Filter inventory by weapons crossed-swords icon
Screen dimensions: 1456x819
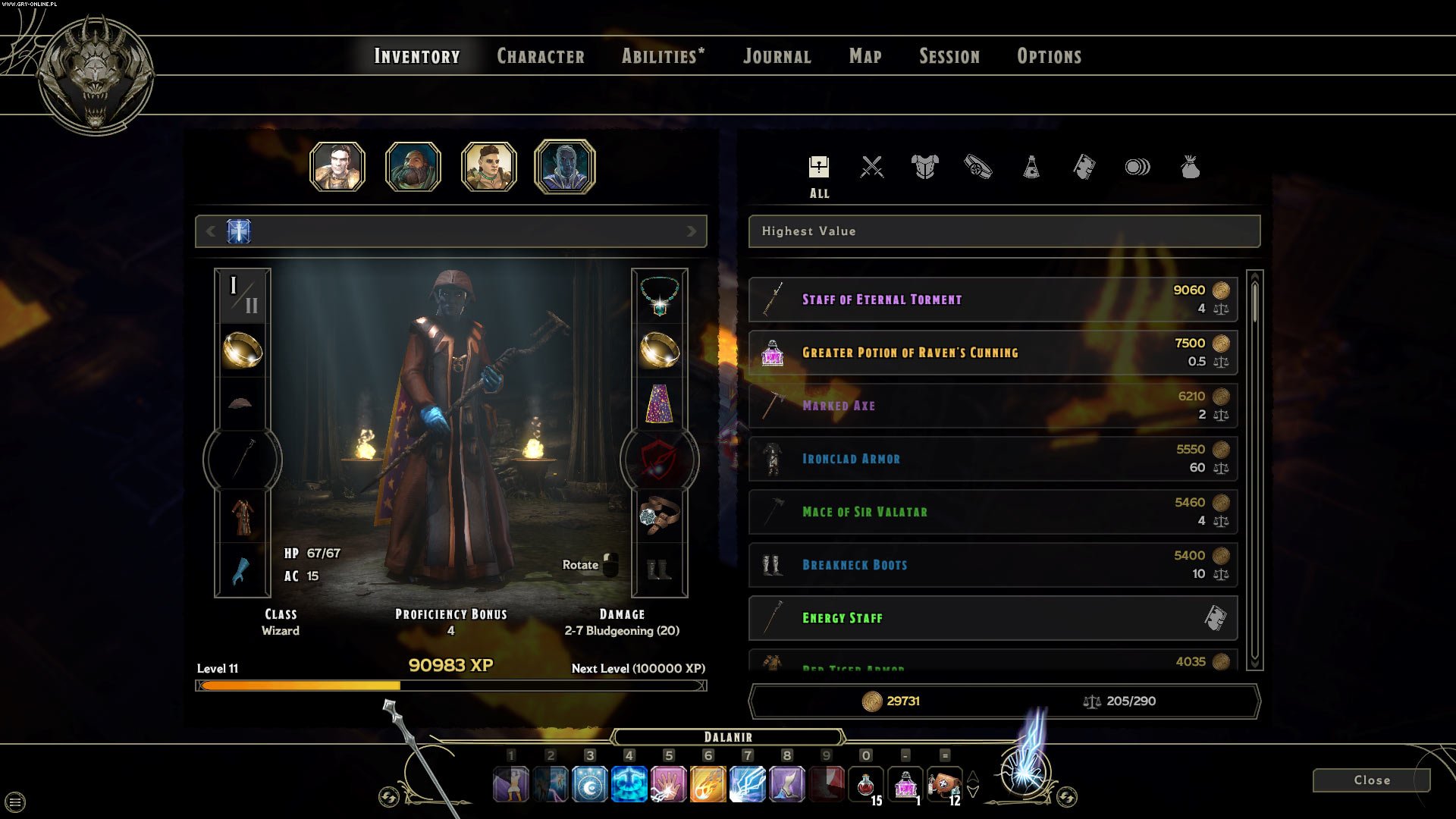click(x=872, y=167)
